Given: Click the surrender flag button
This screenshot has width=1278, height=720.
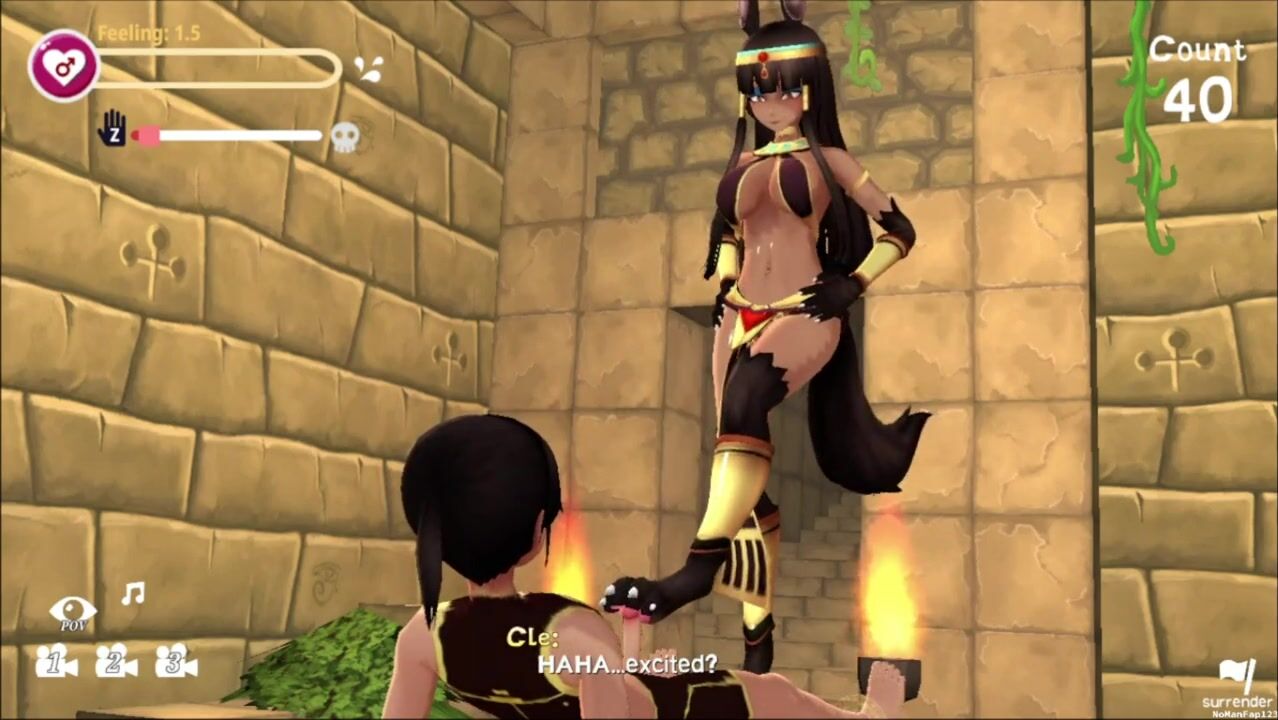Looking at the screenshot, I should click(1236, 676).
